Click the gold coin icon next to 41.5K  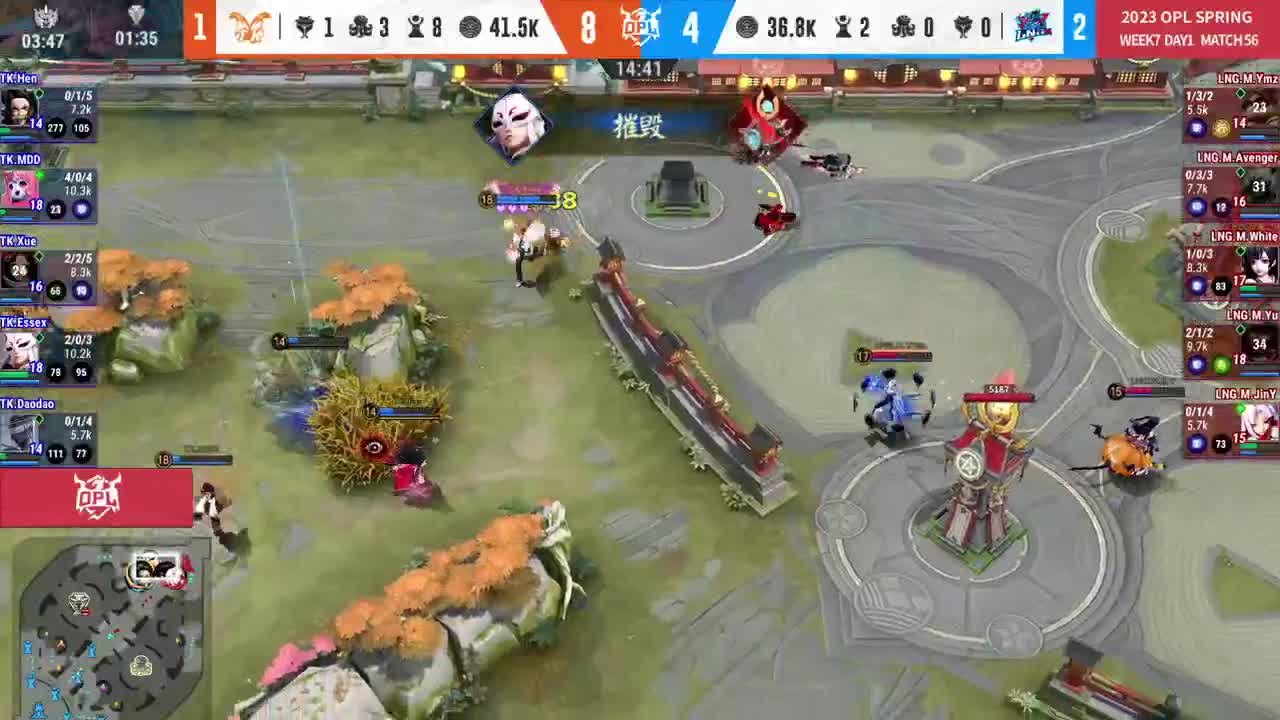click(x=469, y=28)
